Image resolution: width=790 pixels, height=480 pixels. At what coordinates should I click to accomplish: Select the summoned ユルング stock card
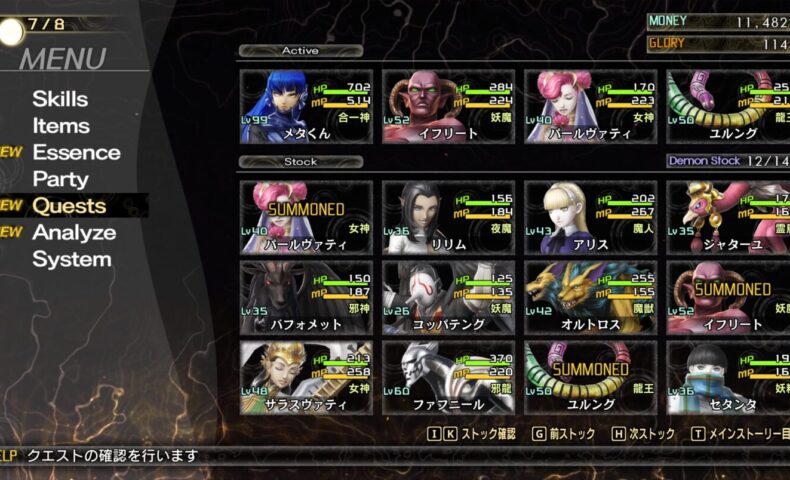click(590, 378)
